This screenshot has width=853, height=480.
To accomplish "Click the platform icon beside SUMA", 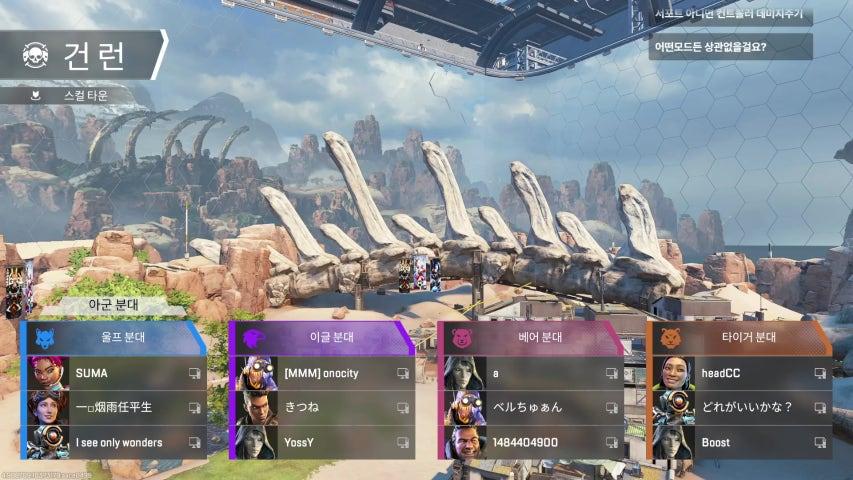I will [x=194, y=373].
